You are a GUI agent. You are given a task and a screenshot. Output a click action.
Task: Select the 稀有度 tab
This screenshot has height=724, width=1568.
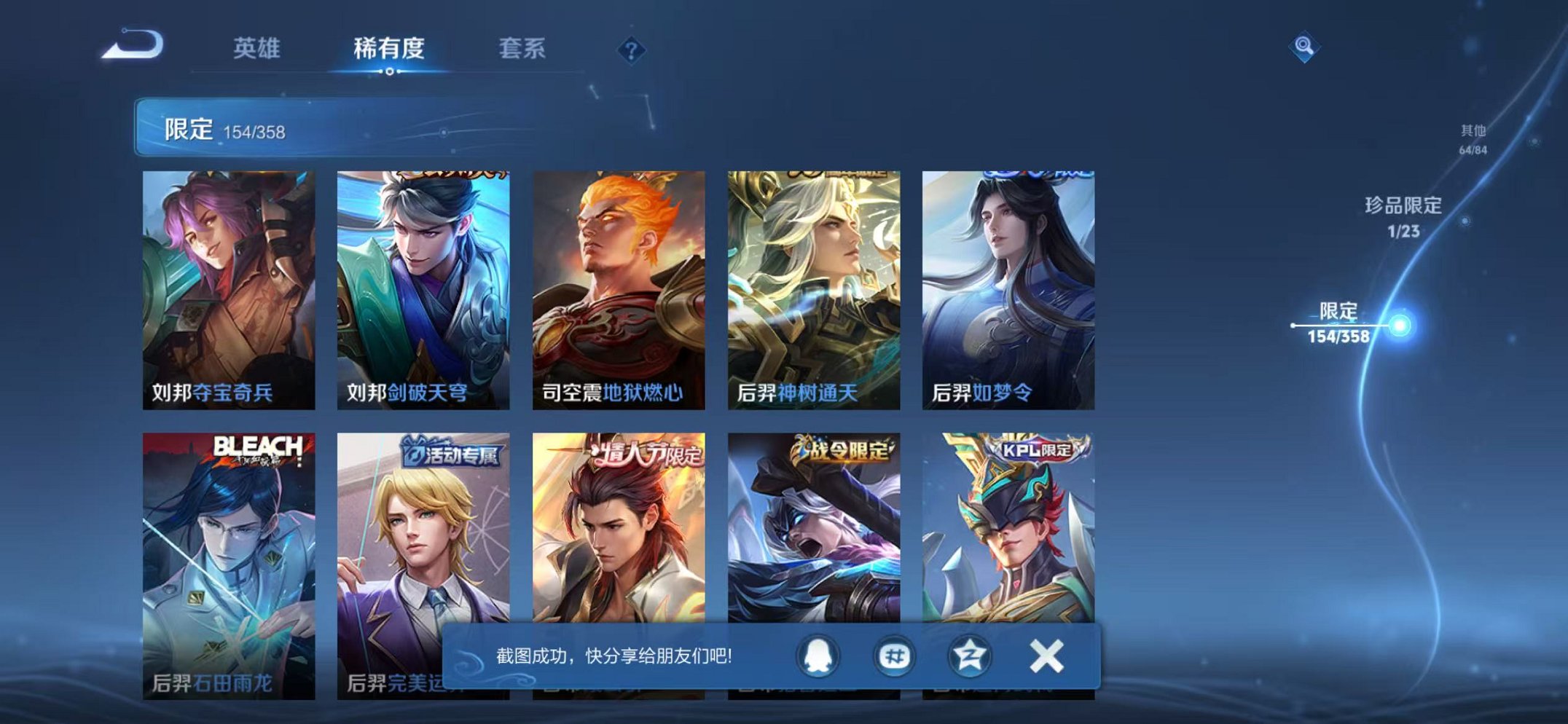point(391,47)
